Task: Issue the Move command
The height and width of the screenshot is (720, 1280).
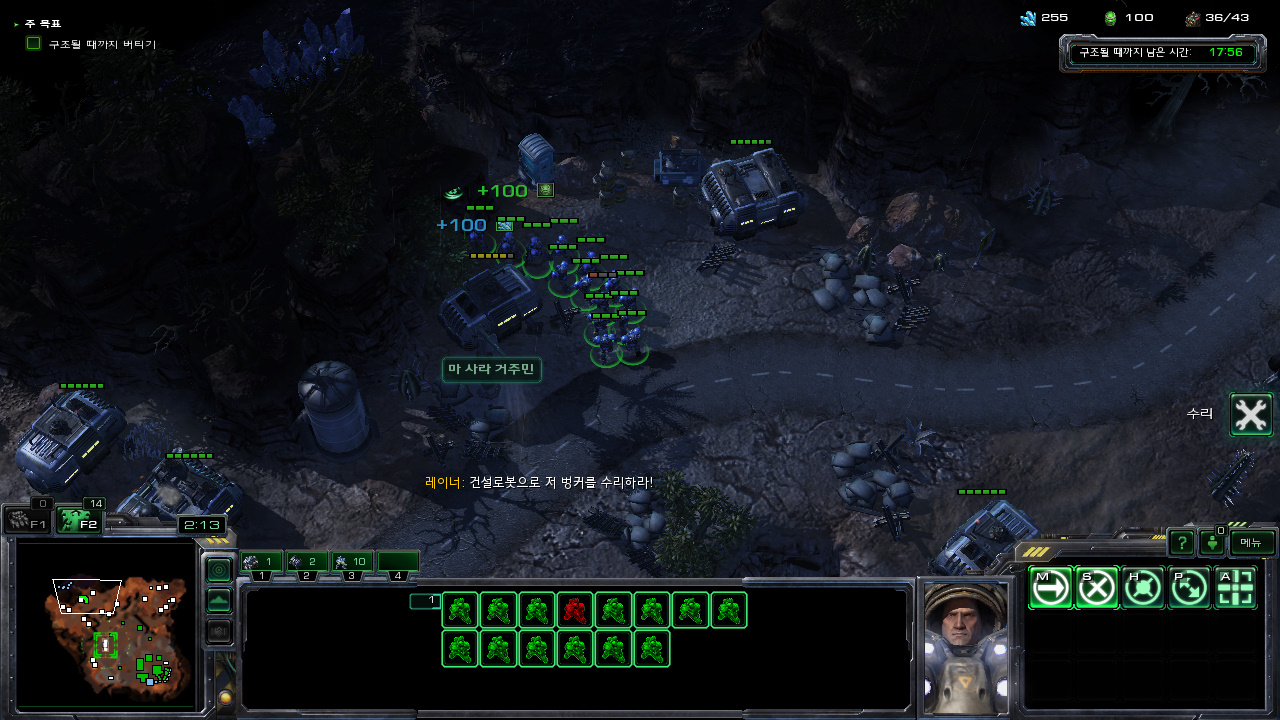Action: pos(1050,588)
